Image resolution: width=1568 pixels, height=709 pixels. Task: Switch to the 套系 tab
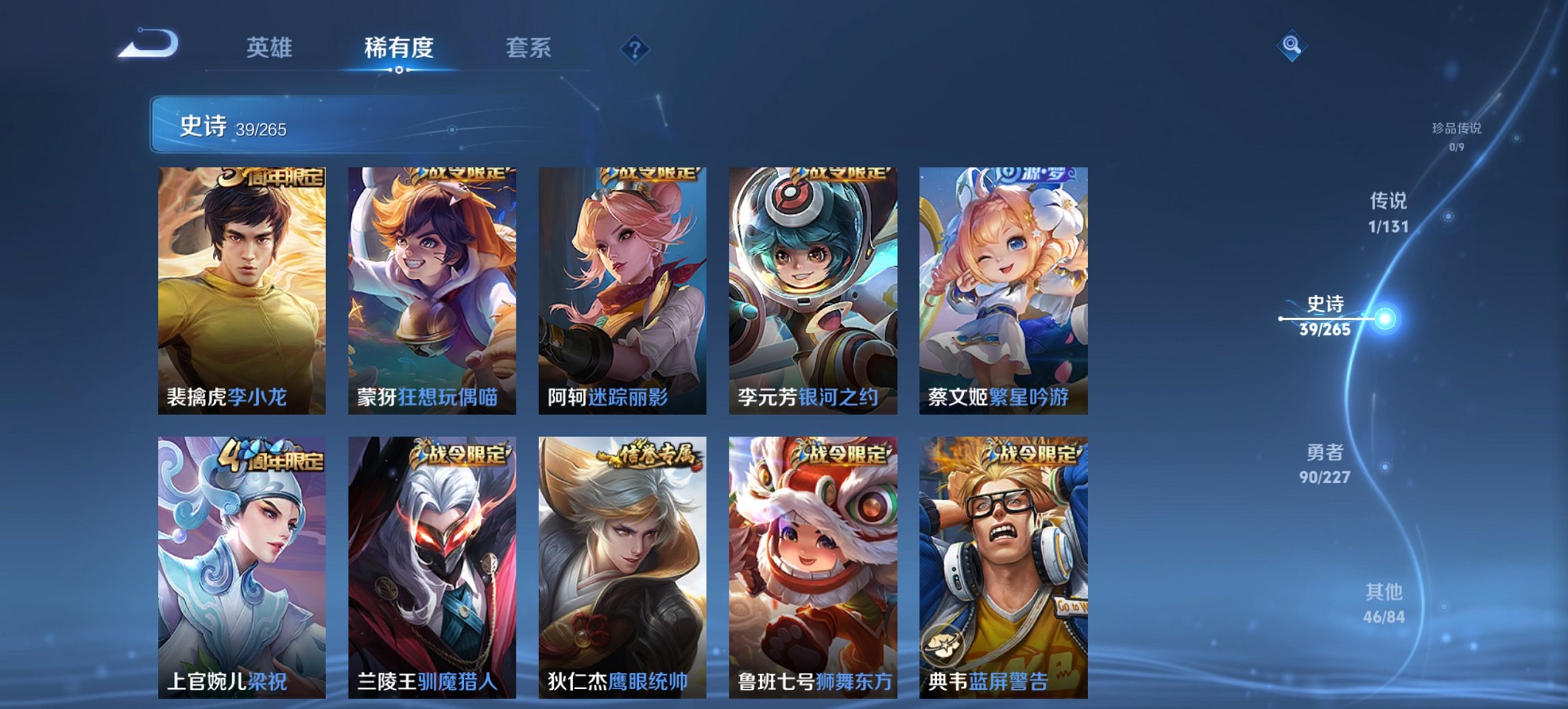click(x=528, y=48)
